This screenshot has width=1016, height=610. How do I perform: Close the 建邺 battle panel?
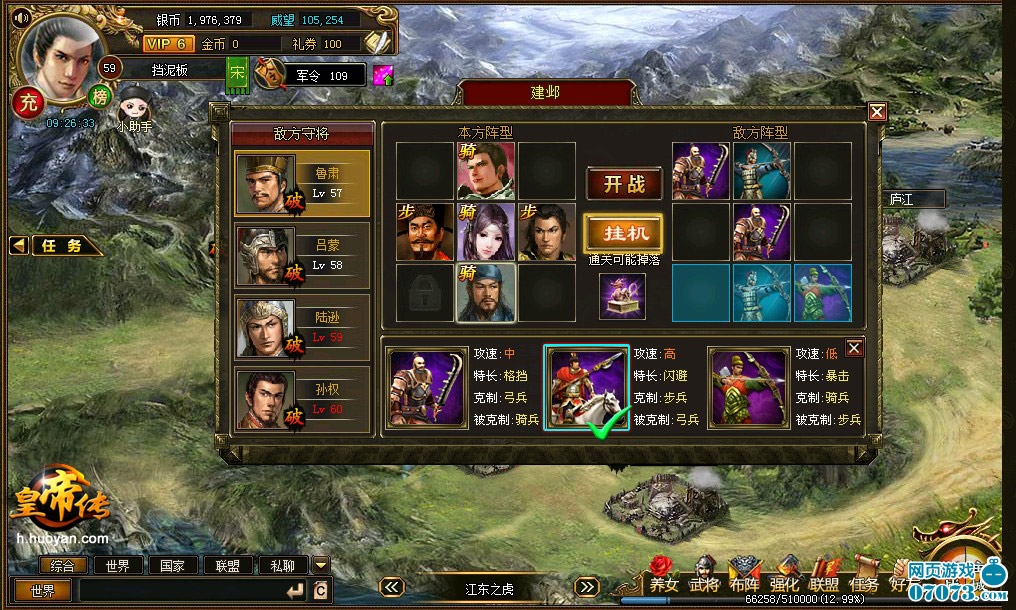[x=877, y=112]
